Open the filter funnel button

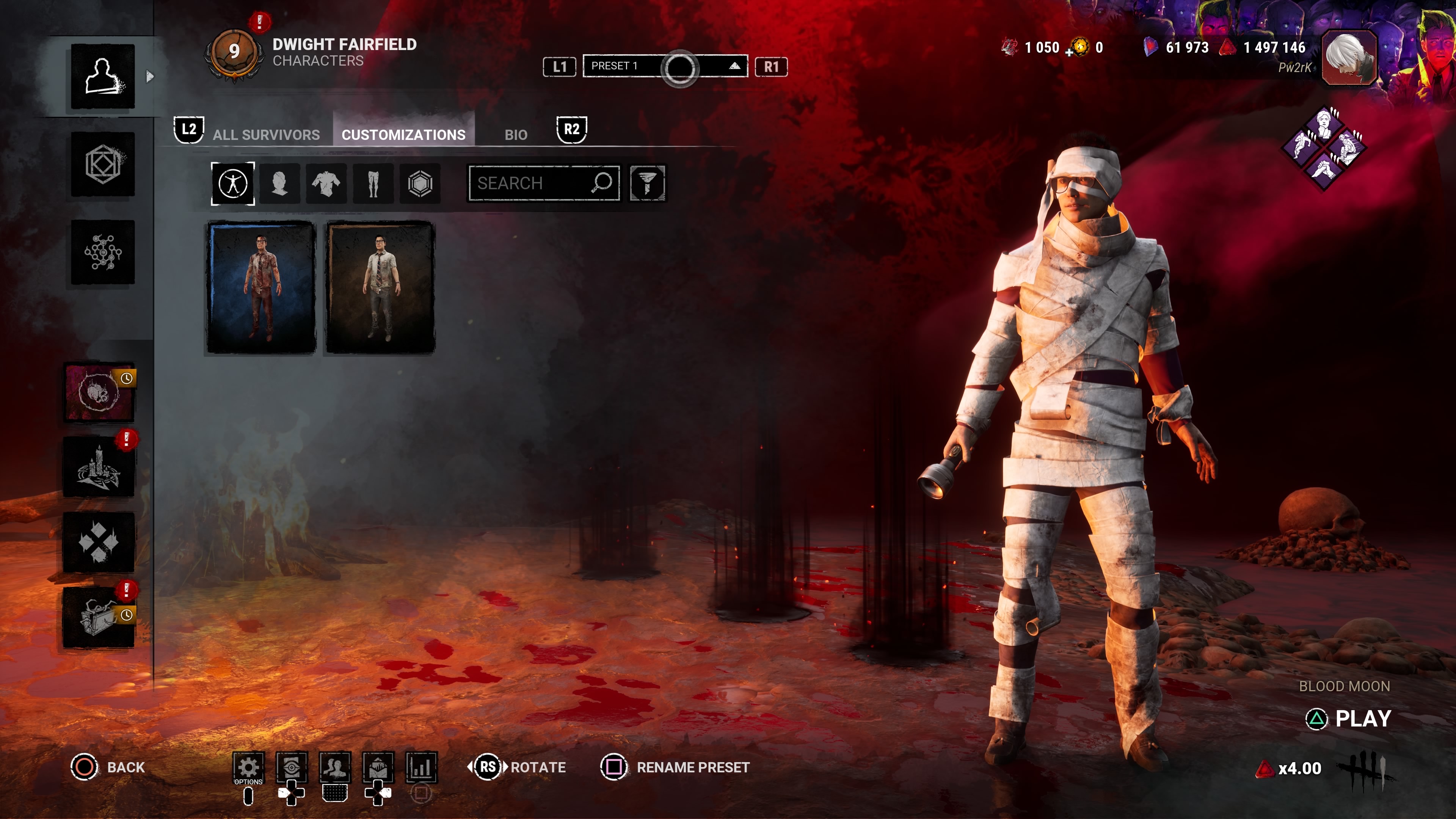coord(647,183)
